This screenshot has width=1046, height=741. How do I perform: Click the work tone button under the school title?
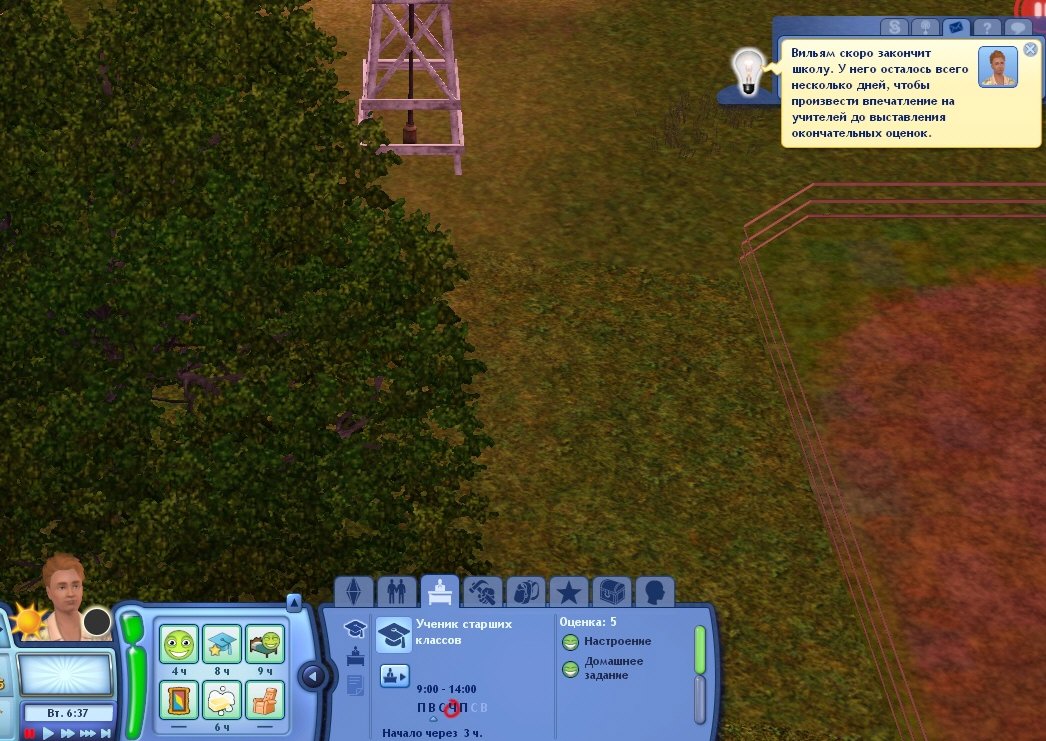(394, 676)
